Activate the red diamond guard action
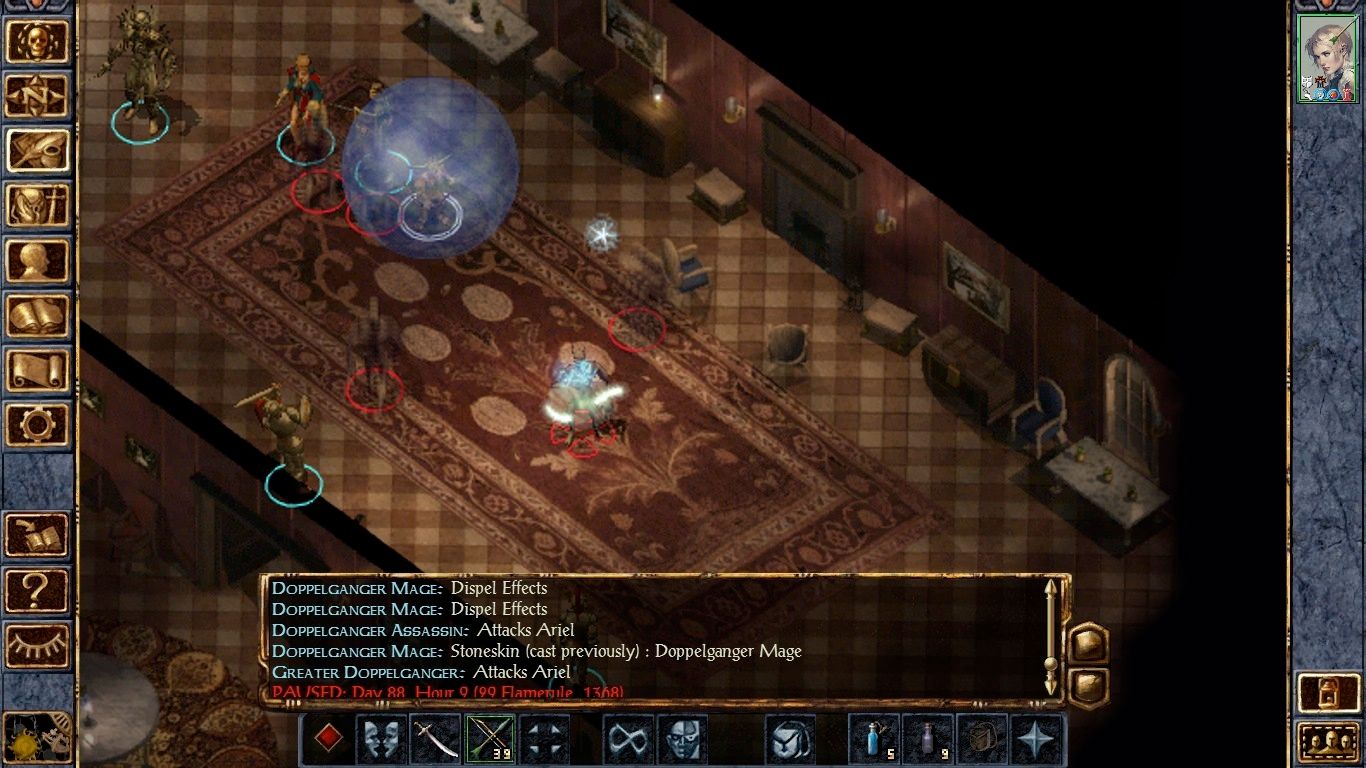Screen dimensions: 1366x768 (327, 737)
